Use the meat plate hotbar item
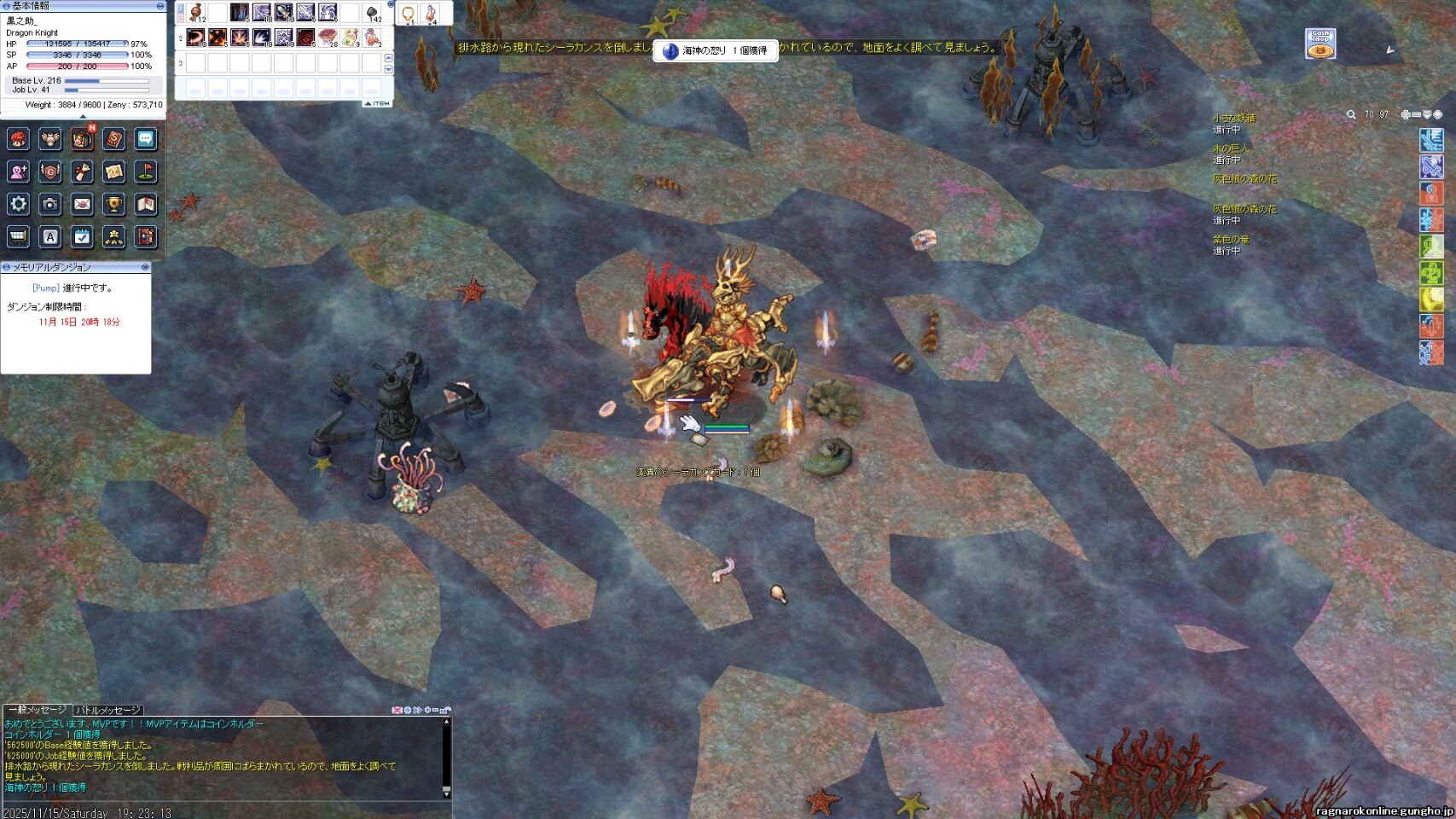This screenshot has height=819, width=1456. (328, 38)
